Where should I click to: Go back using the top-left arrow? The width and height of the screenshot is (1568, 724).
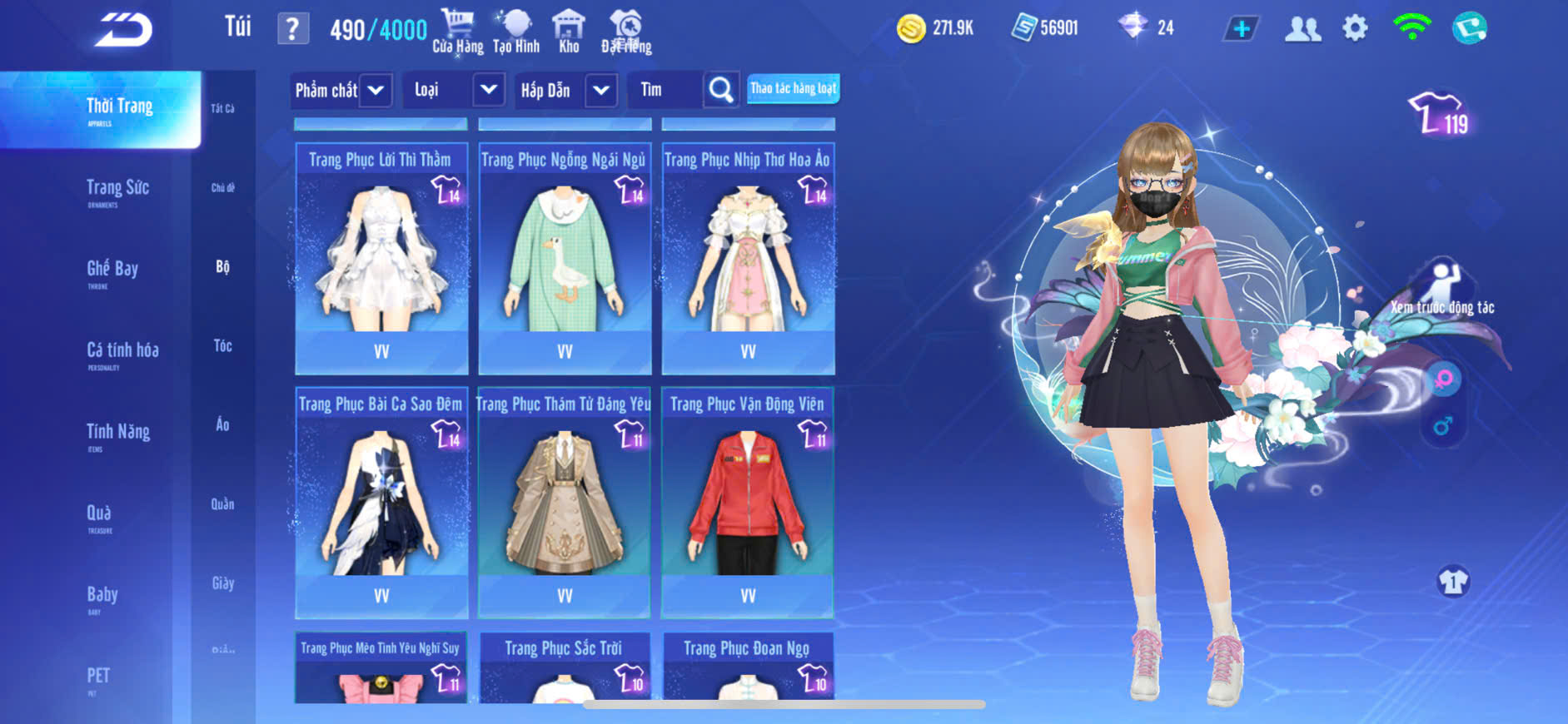(123, 30)
